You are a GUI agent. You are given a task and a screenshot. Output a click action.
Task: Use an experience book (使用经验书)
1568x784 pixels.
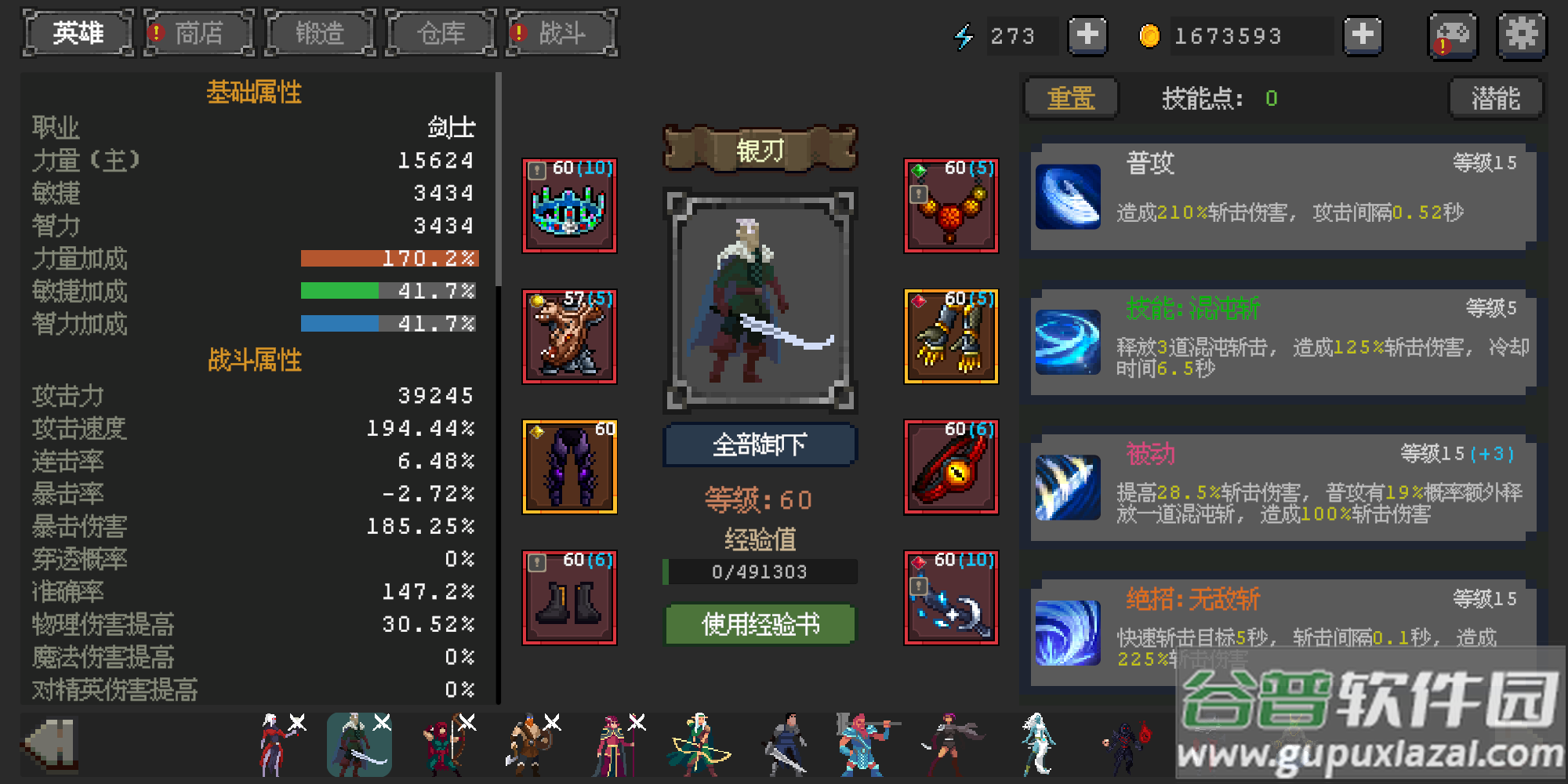[760, 624]
